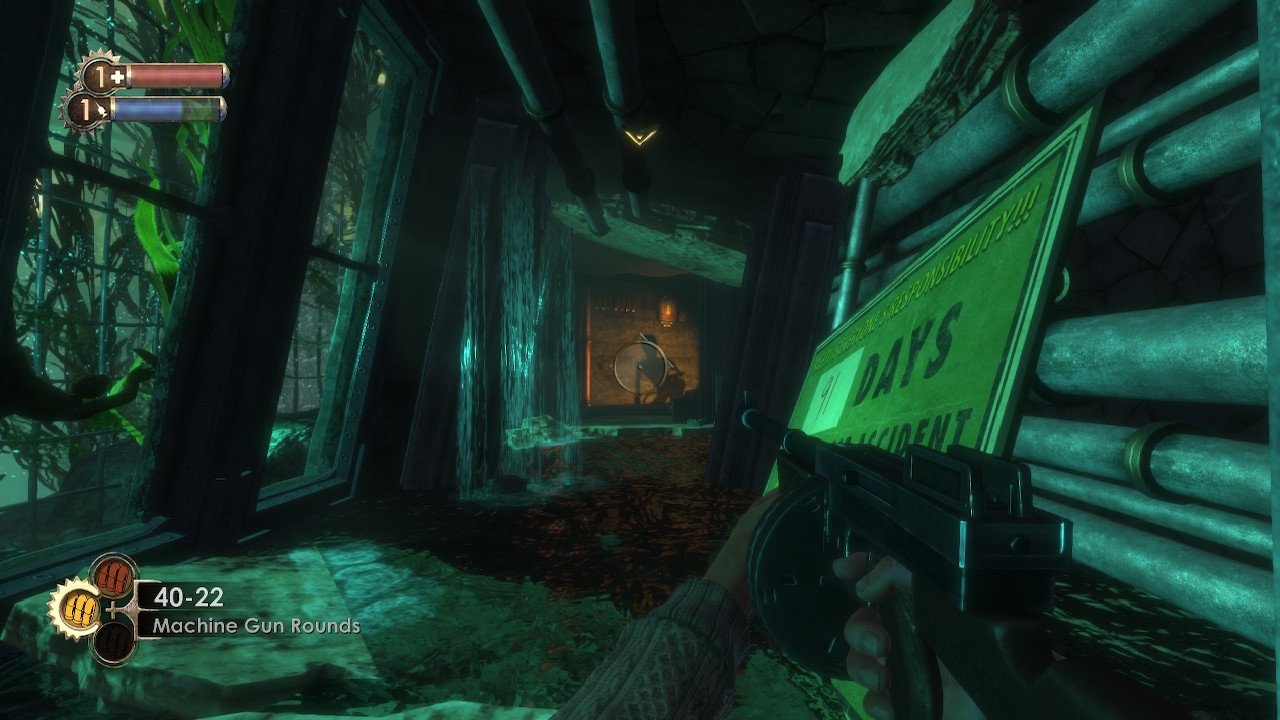Click the '1' first aid kit counter
1280x720 pixels.
100,77
